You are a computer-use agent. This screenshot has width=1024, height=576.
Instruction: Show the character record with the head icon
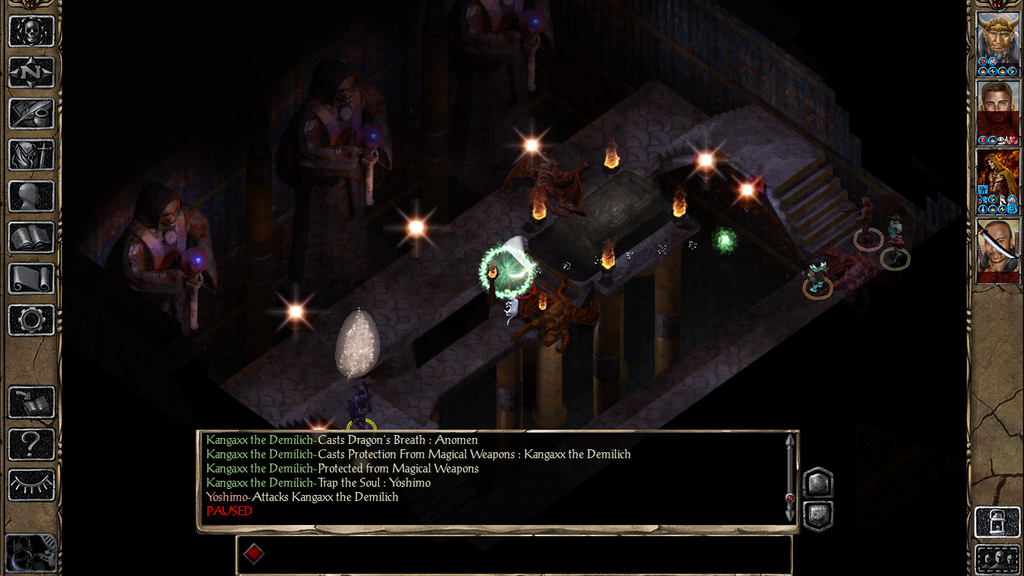(31, 196)
